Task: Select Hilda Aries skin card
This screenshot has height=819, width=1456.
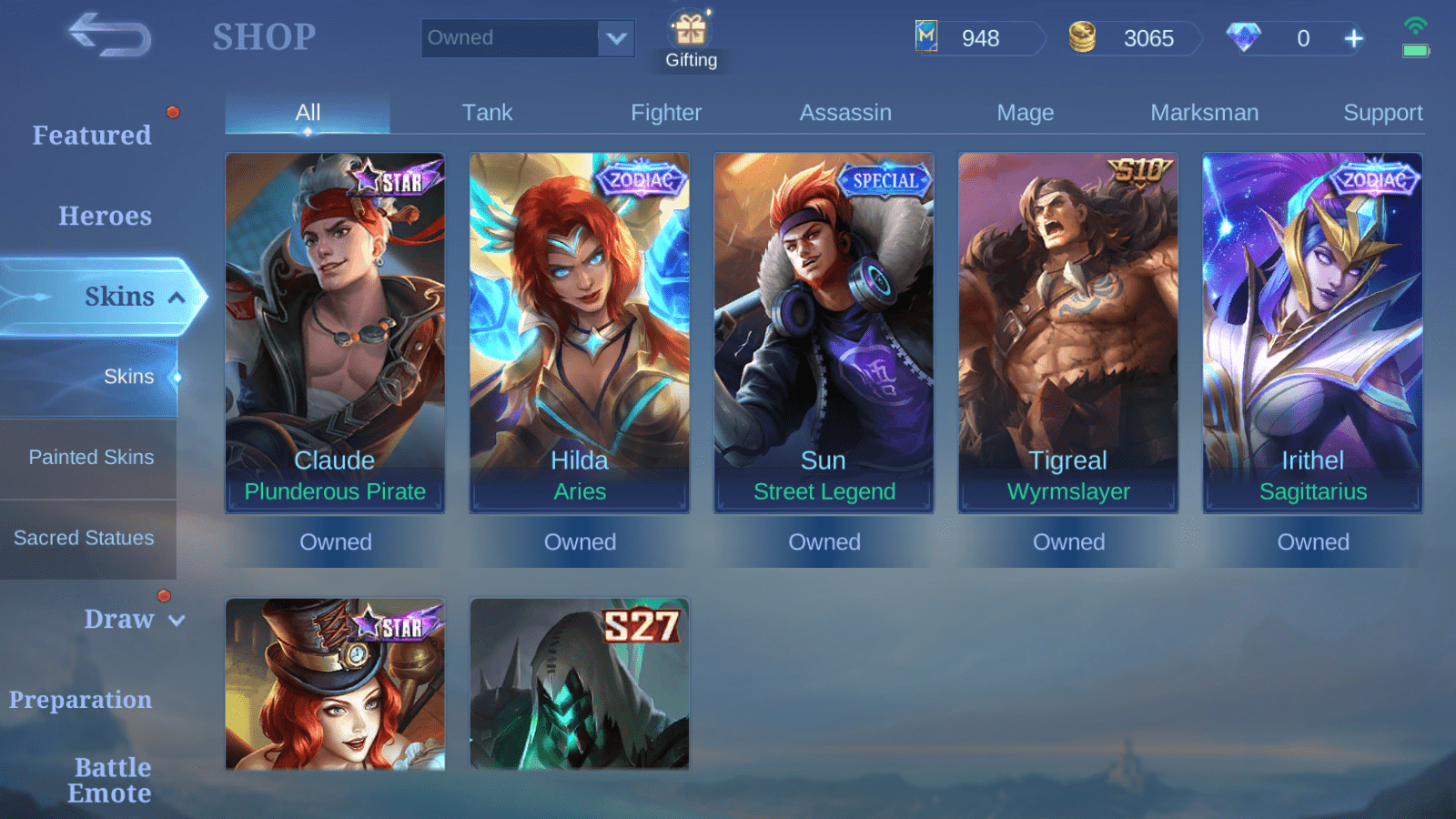Action: (580, 333)
